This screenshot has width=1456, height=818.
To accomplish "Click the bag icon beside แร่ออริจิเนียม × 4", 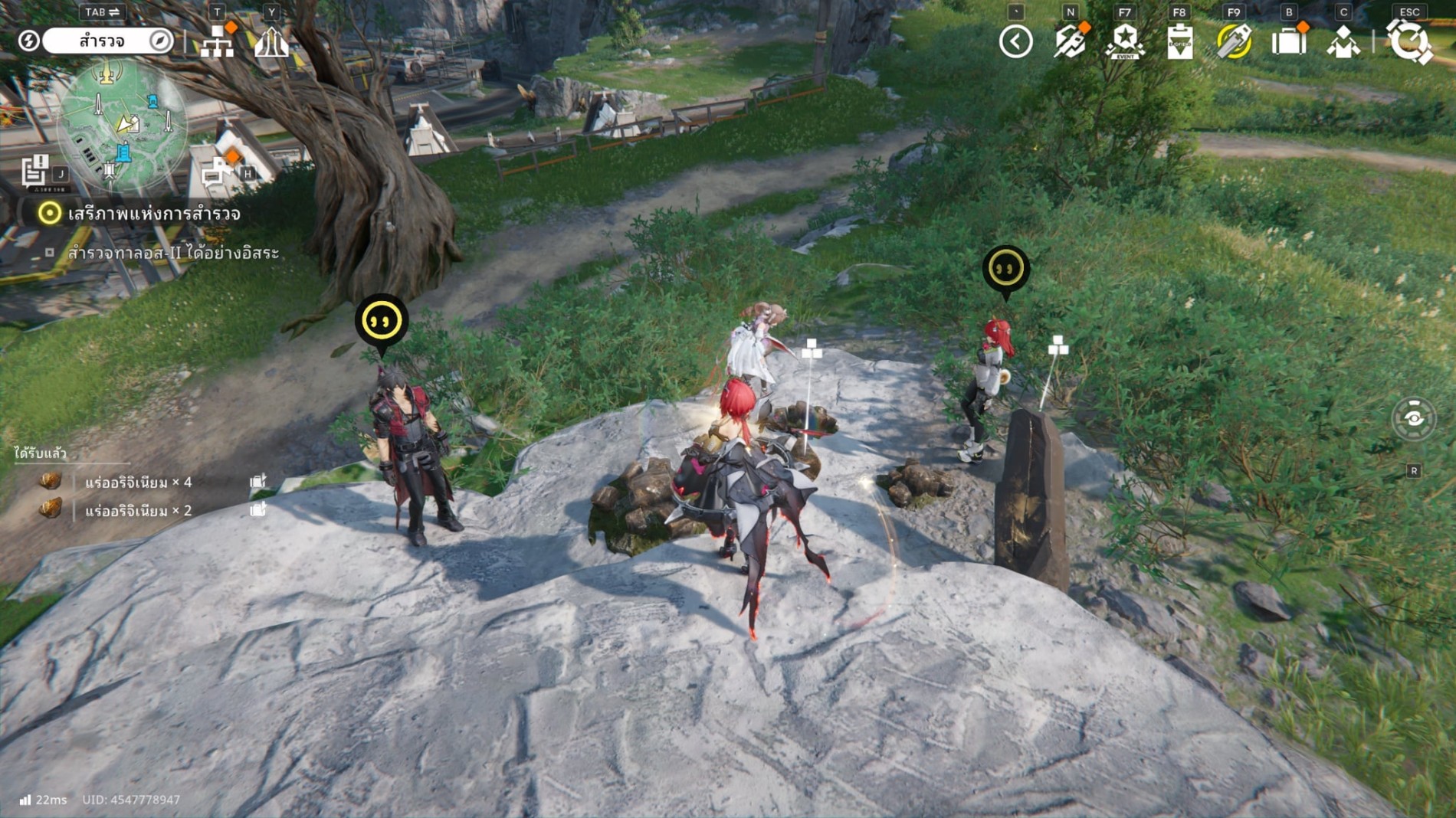I will click(258, 482).
